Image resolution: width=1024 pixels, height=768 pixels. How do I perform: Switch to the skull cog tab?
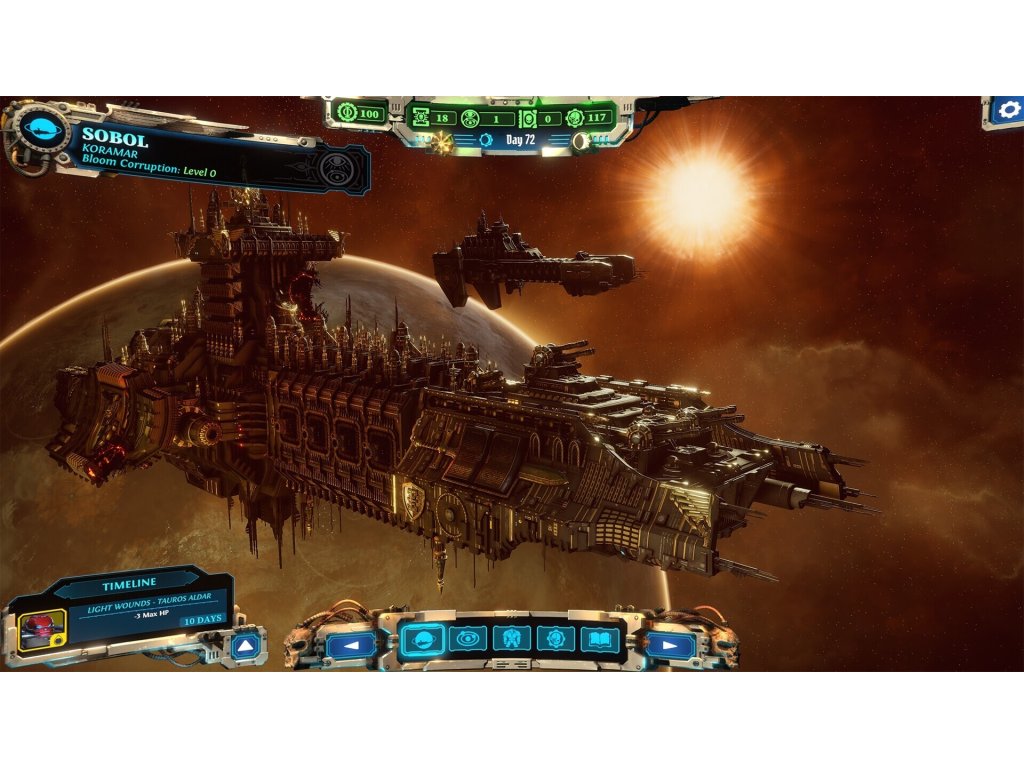tap(555, 639)
